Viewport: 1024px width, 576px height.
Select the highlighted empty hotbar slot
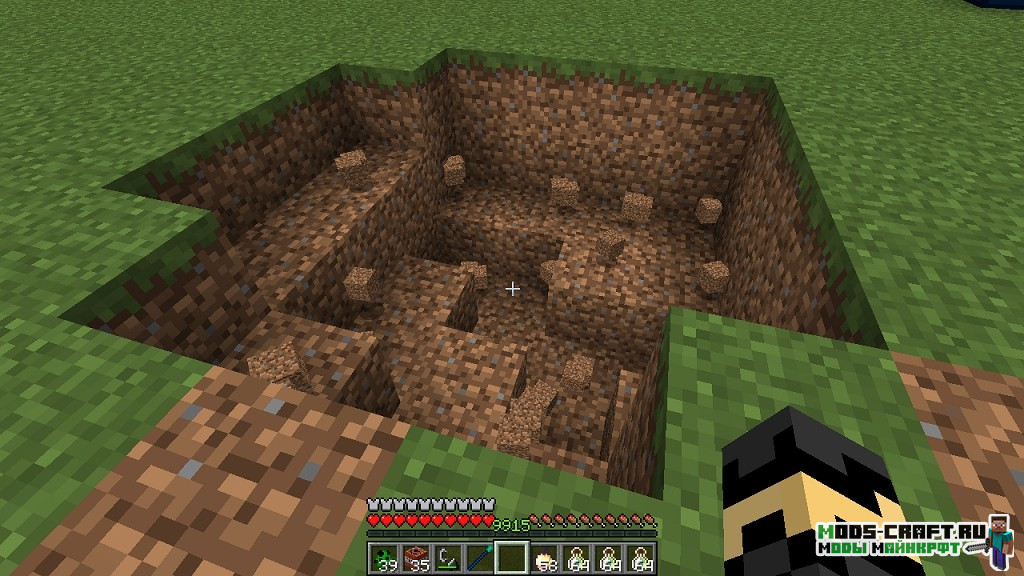click(512, 556)
